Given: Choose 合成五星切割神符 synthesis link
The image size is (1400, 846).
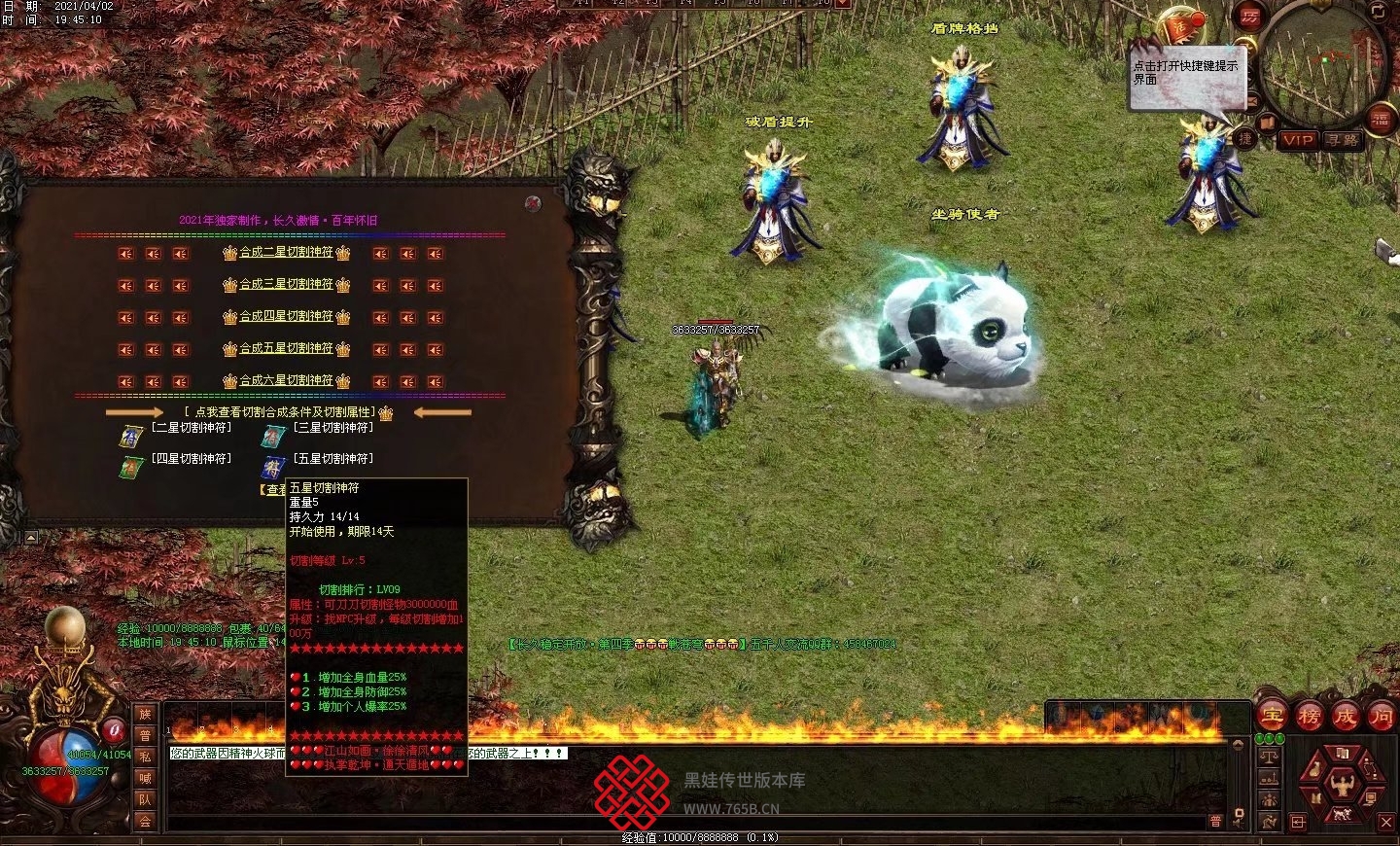Looking at the screenshot, I should coord(286,348).
